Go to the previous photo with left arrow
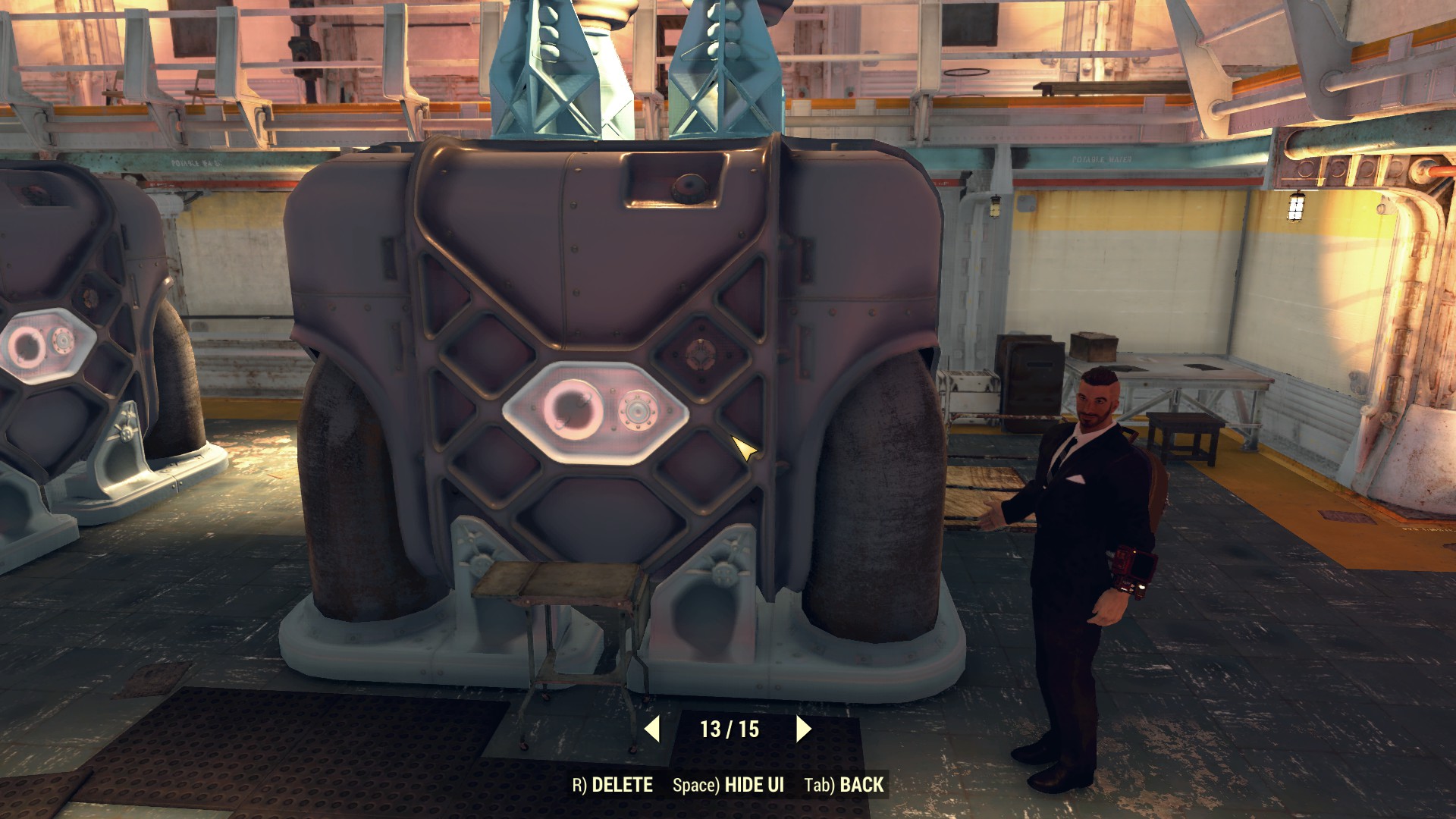 [651, 730]
